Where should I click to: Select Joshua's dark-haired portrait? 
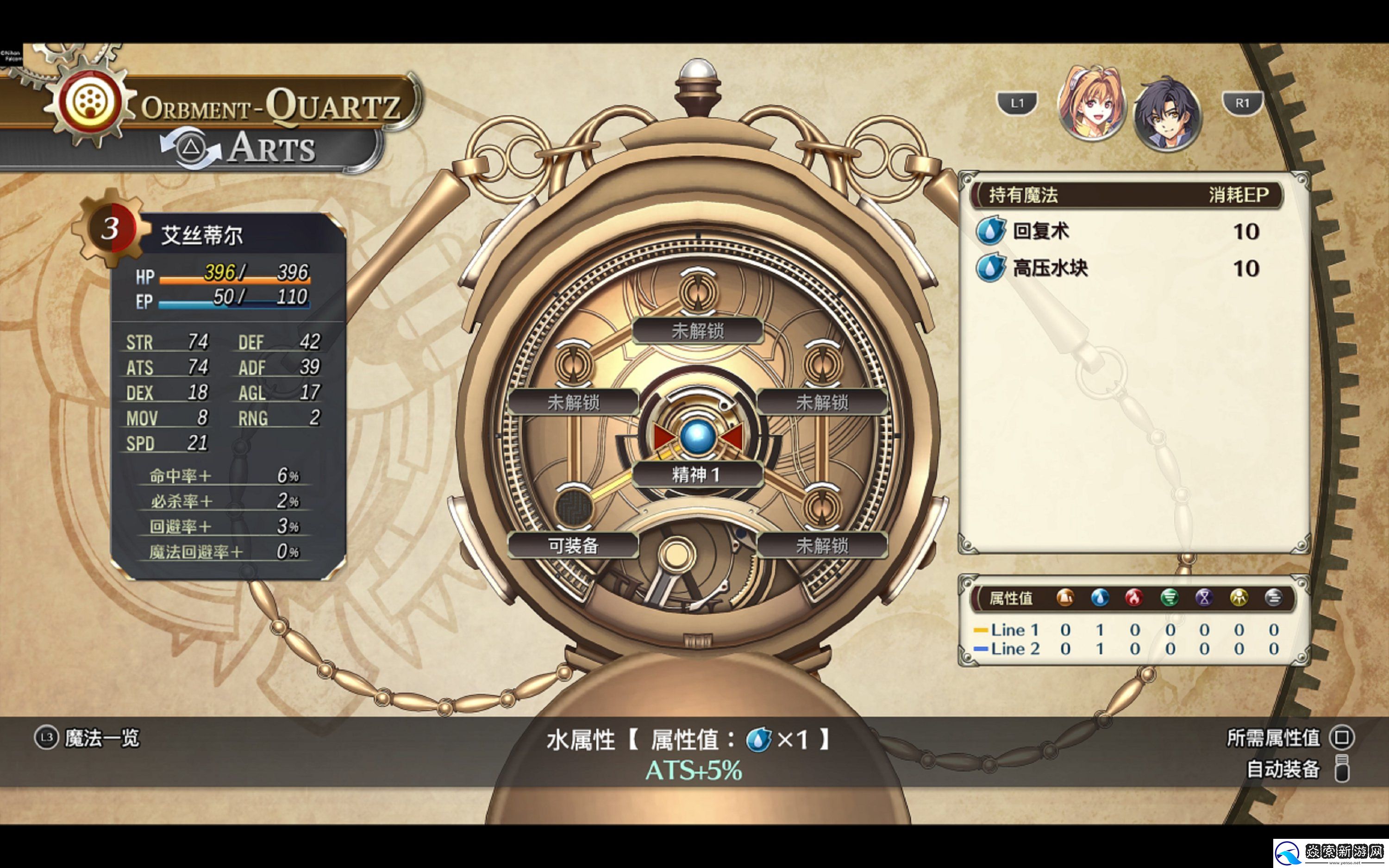1167,115
